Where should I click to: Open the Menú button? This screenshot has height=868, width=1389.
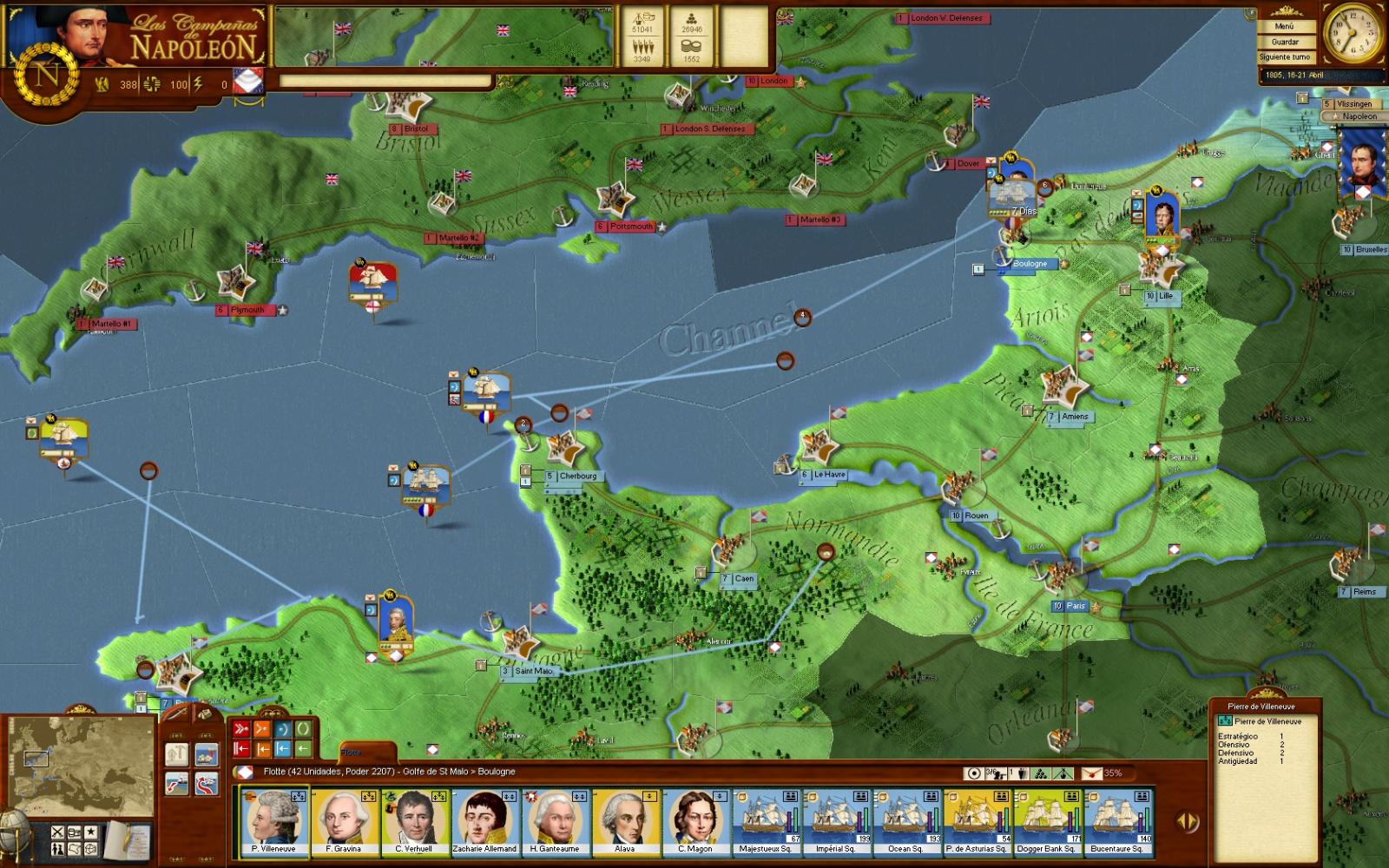coord(1284,27)
